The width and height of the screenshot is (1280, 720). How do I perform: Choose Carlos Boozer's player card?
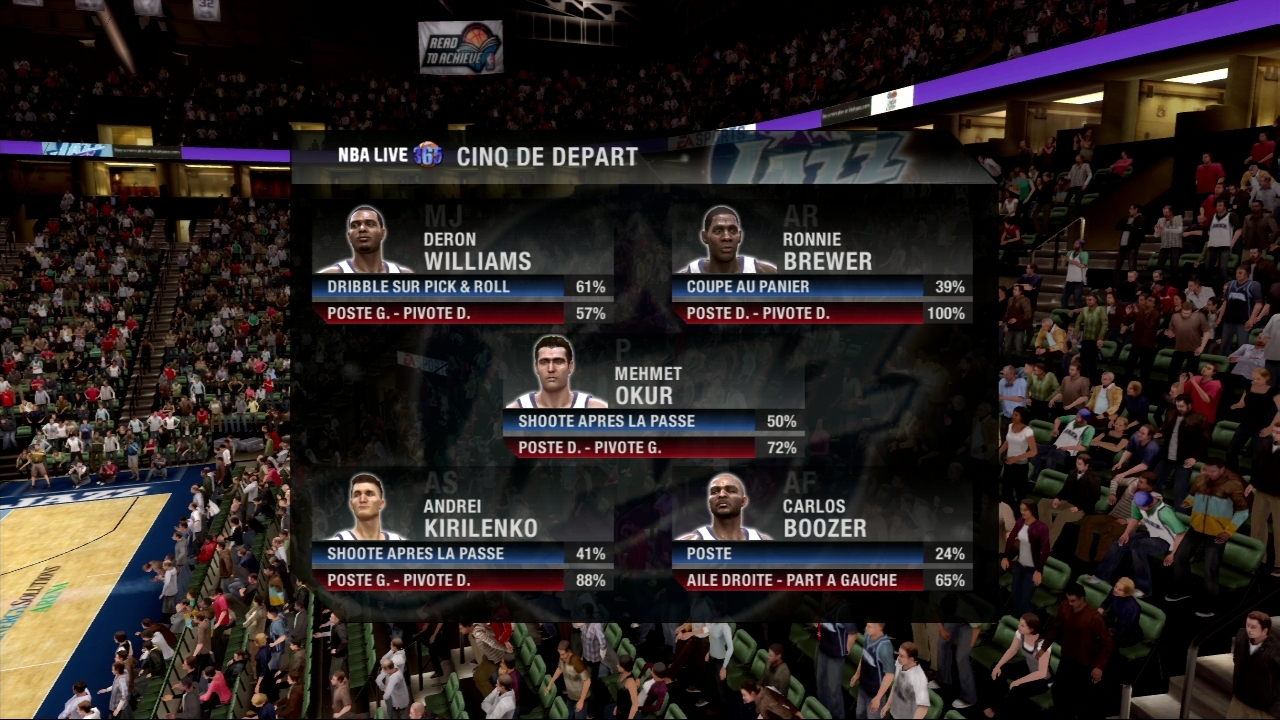pyautogui.click(x=822, y=529)
